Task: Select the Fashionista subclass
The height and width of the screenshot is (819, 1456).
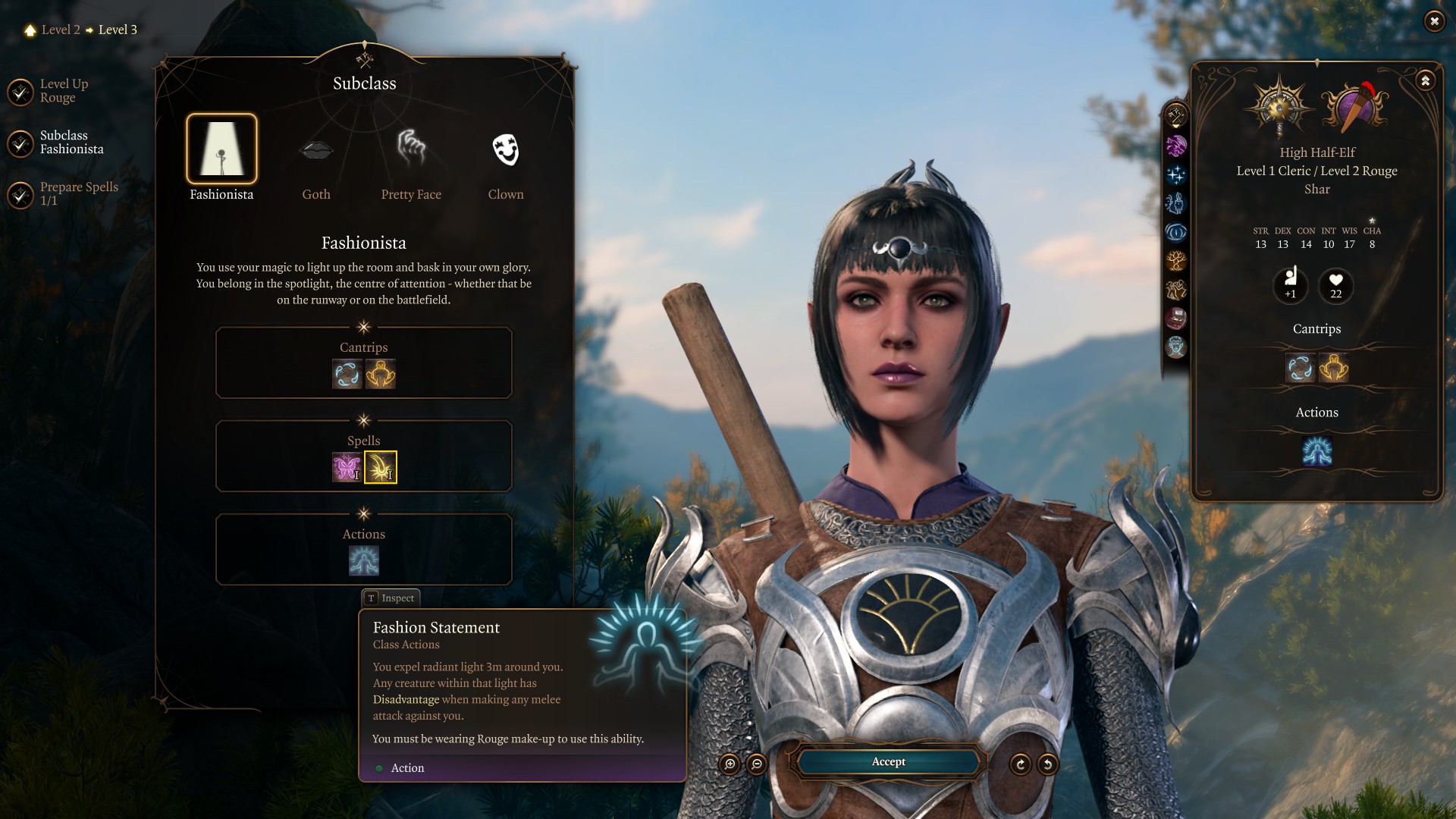Action: pyautogui.click(x=221, y=149)
